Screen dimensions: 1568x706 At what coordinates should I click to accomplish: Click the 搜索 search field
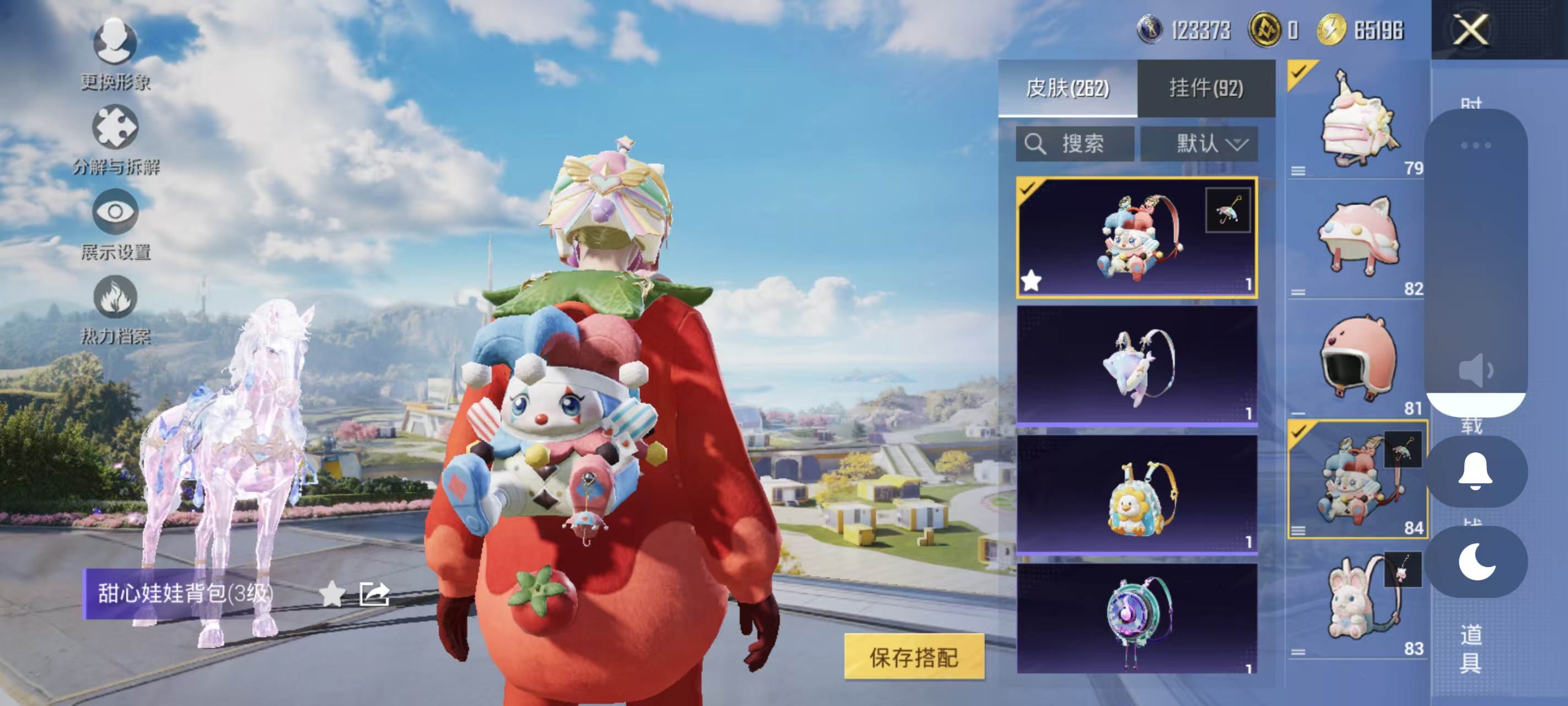(x=1075, y=144)
